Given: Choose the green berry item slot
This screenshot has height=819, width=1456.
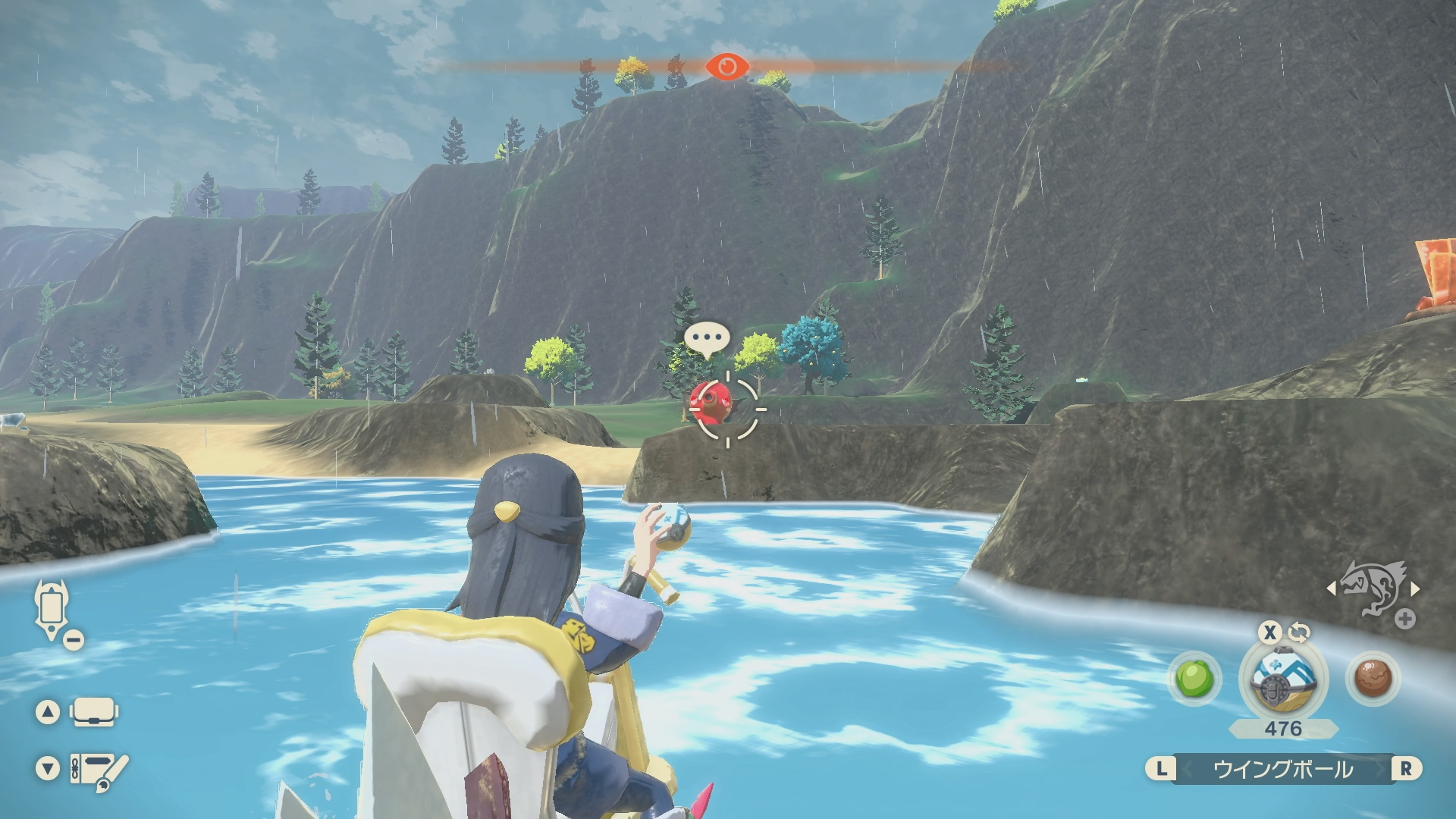Looking at the screenshot, I should [1195, 678].
